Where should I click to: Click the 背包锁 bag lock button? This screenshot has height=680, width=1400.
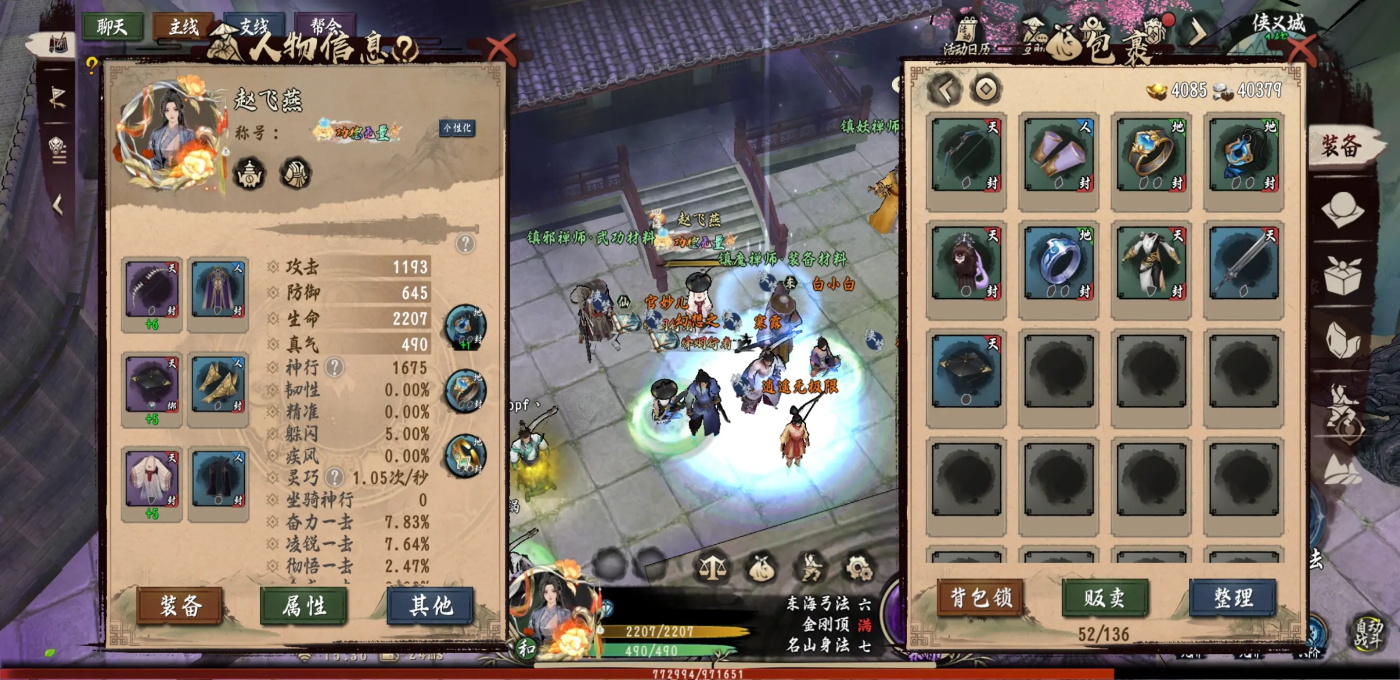point(980,597)
